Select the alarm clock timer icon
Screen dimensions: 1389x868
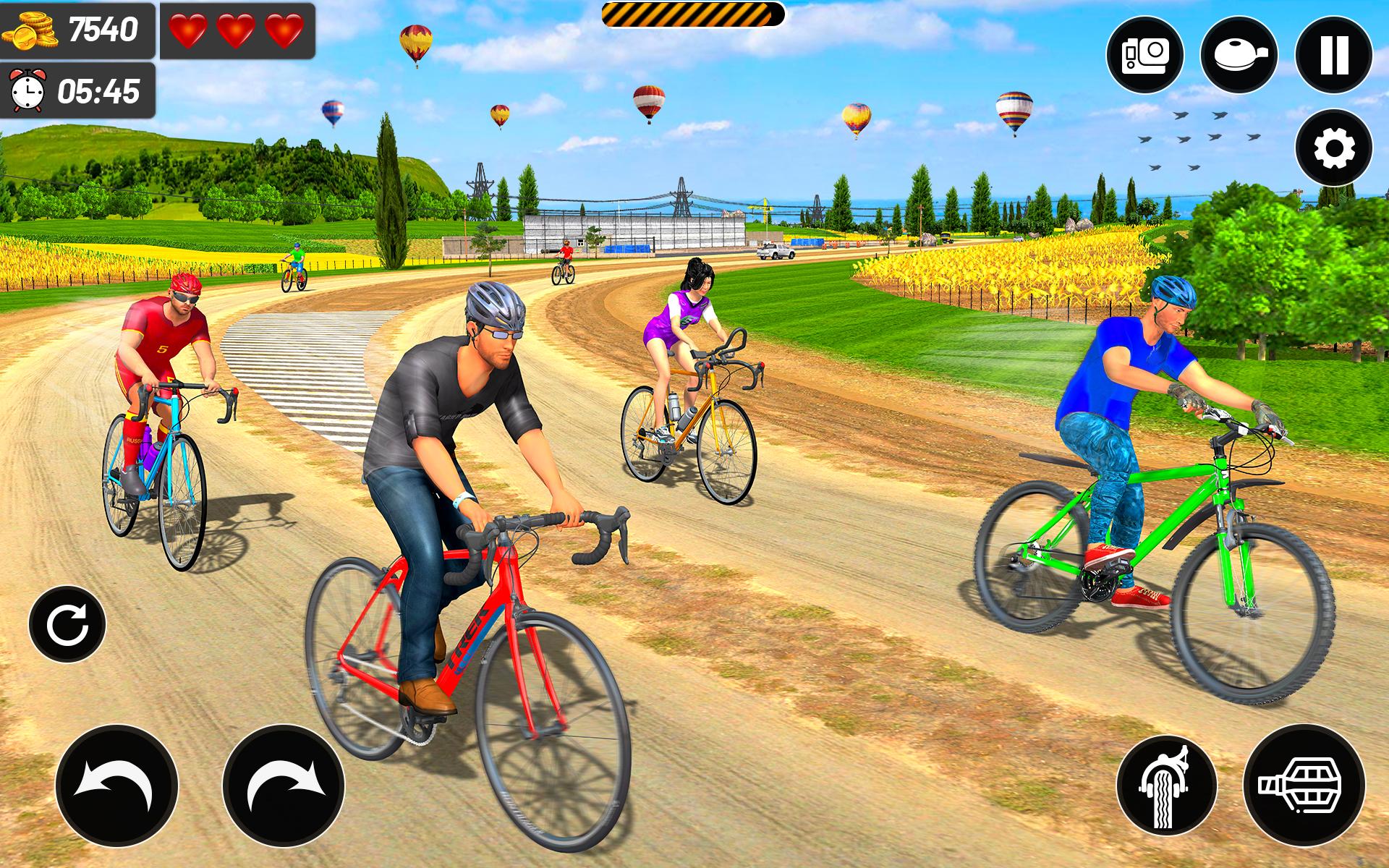(27, 90)
